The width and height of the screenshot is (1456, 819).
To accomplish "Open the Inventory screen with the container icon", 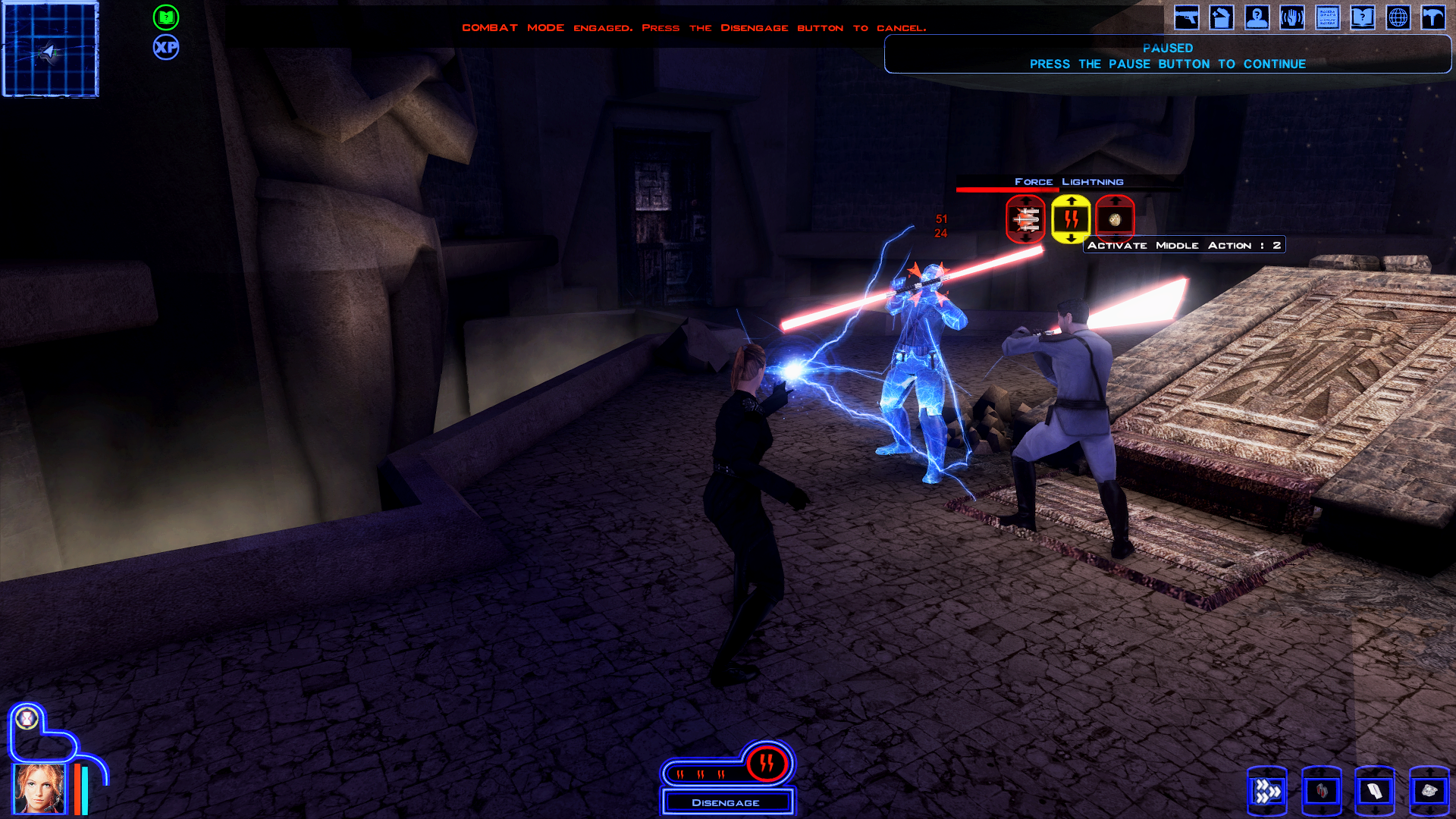I will [x=1221, y=17].
